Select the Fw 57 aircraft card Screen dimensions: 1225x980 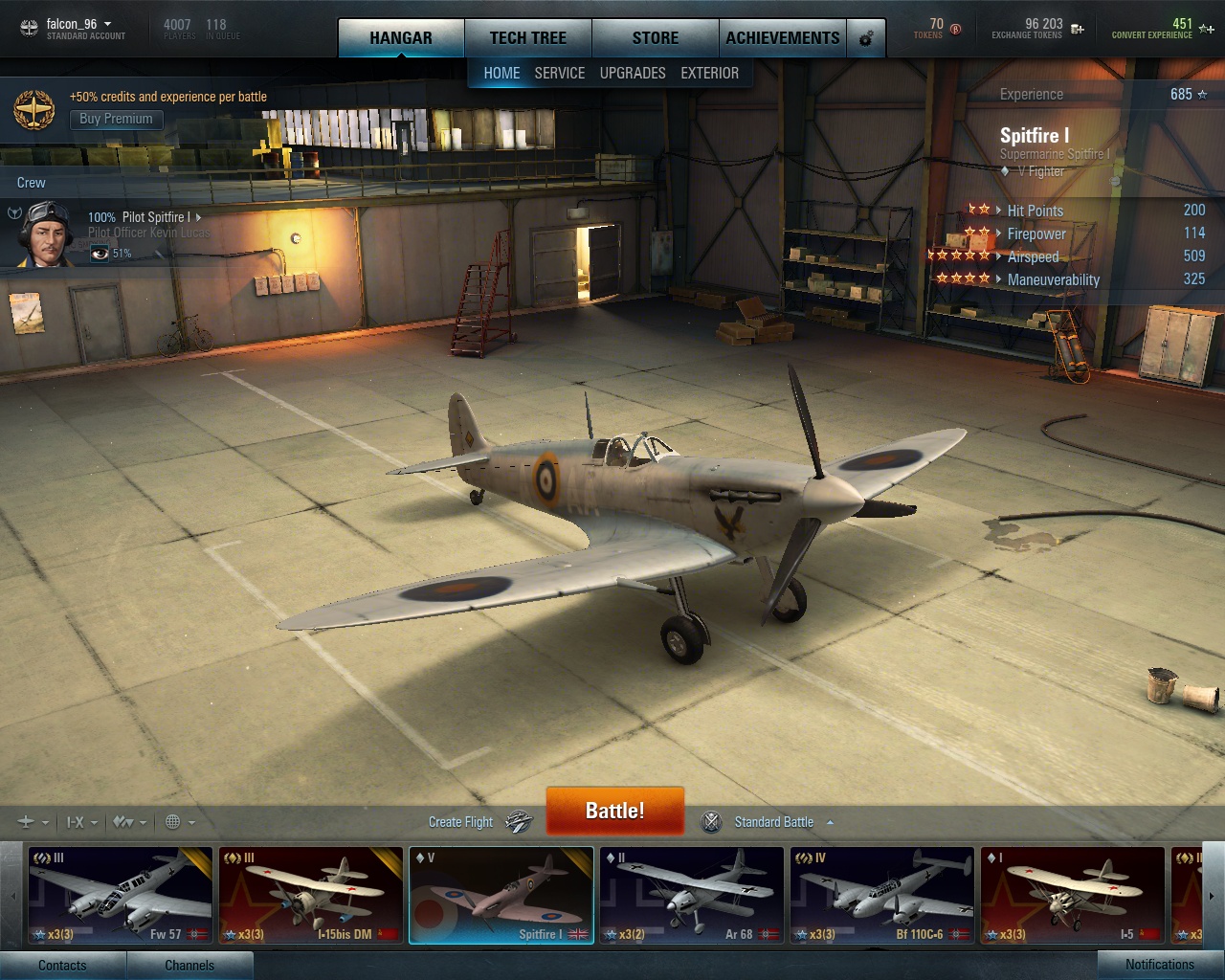[120, 895]
